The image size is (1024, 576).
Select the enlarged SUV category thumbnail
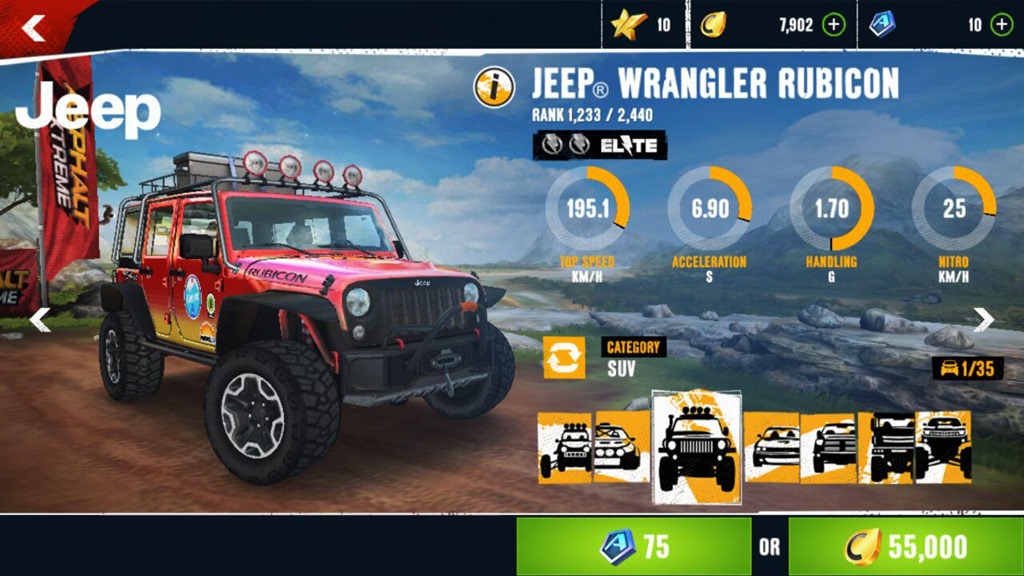697,447
